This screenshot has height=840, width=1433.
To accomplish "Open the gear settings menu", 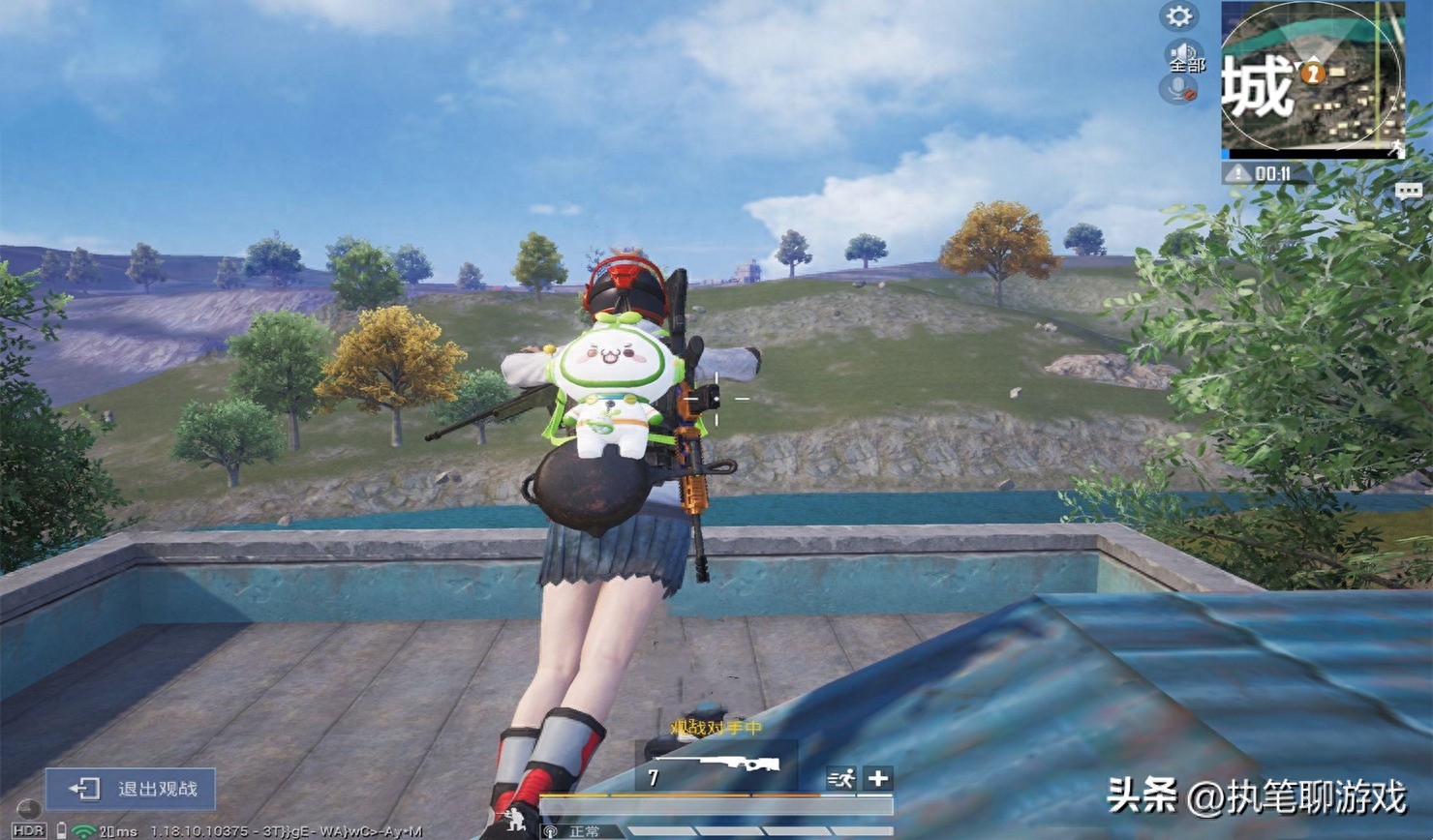I will [x=1178, y=16].
